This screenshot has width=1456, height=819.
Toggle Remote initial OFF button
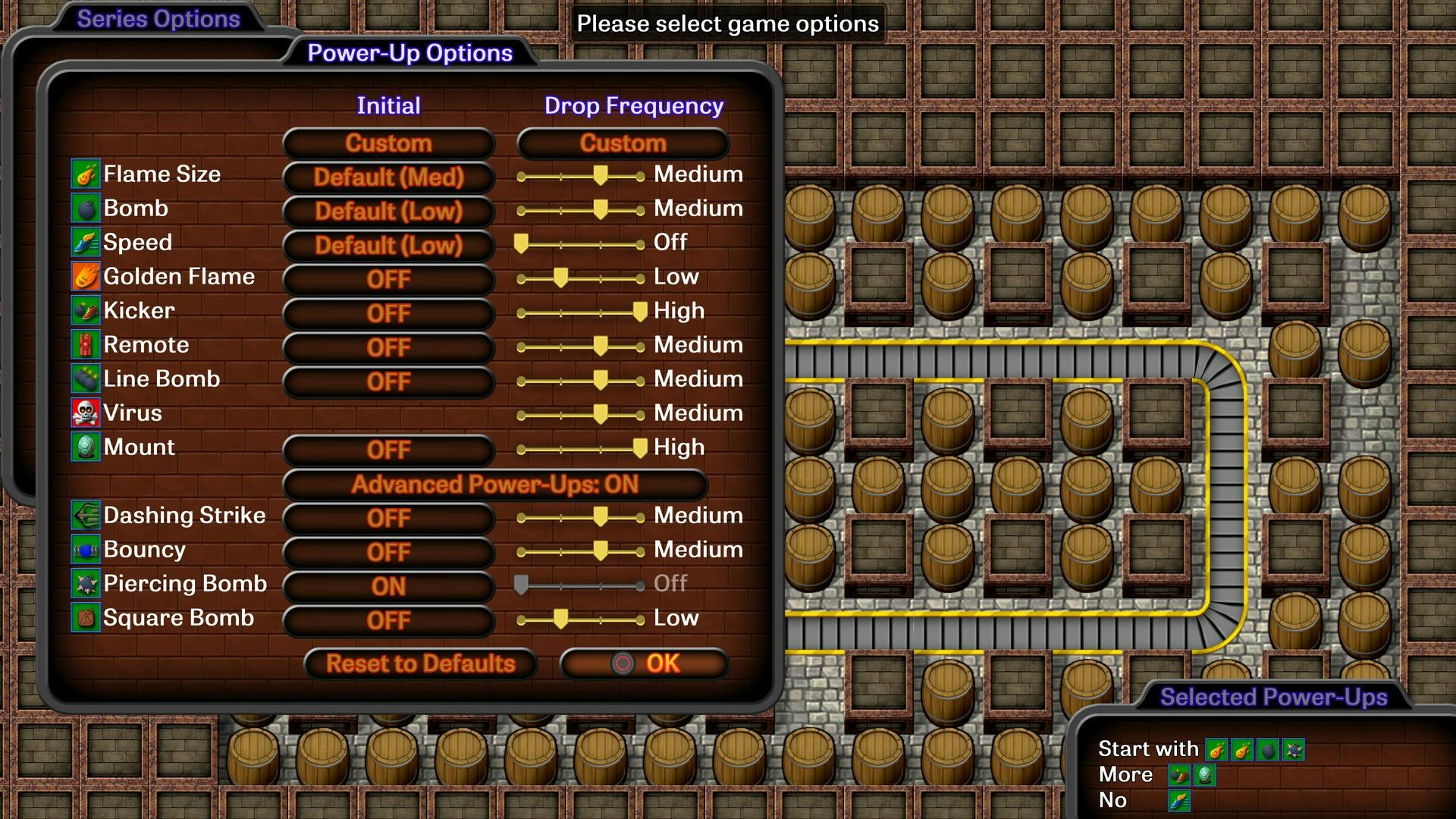coord(388,348)
